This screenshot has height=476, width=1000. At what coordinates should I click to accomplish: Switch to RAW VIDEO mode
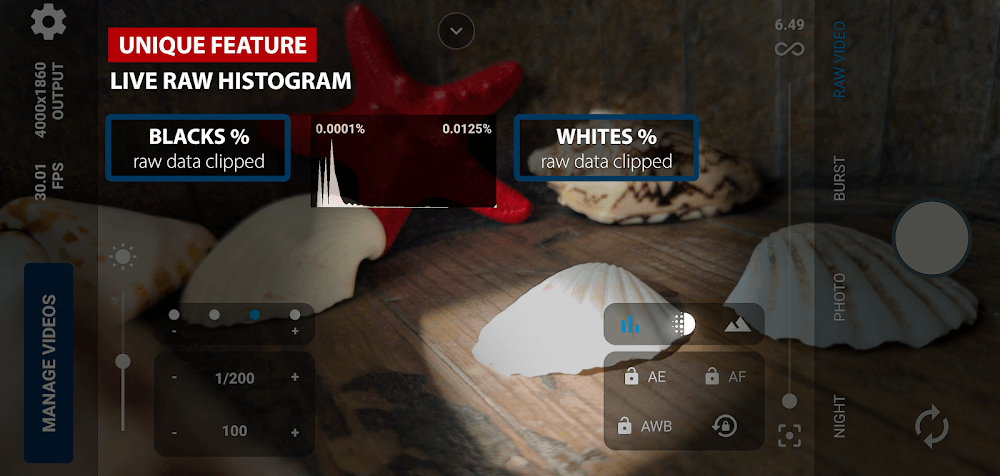click(x=839, y=60)
